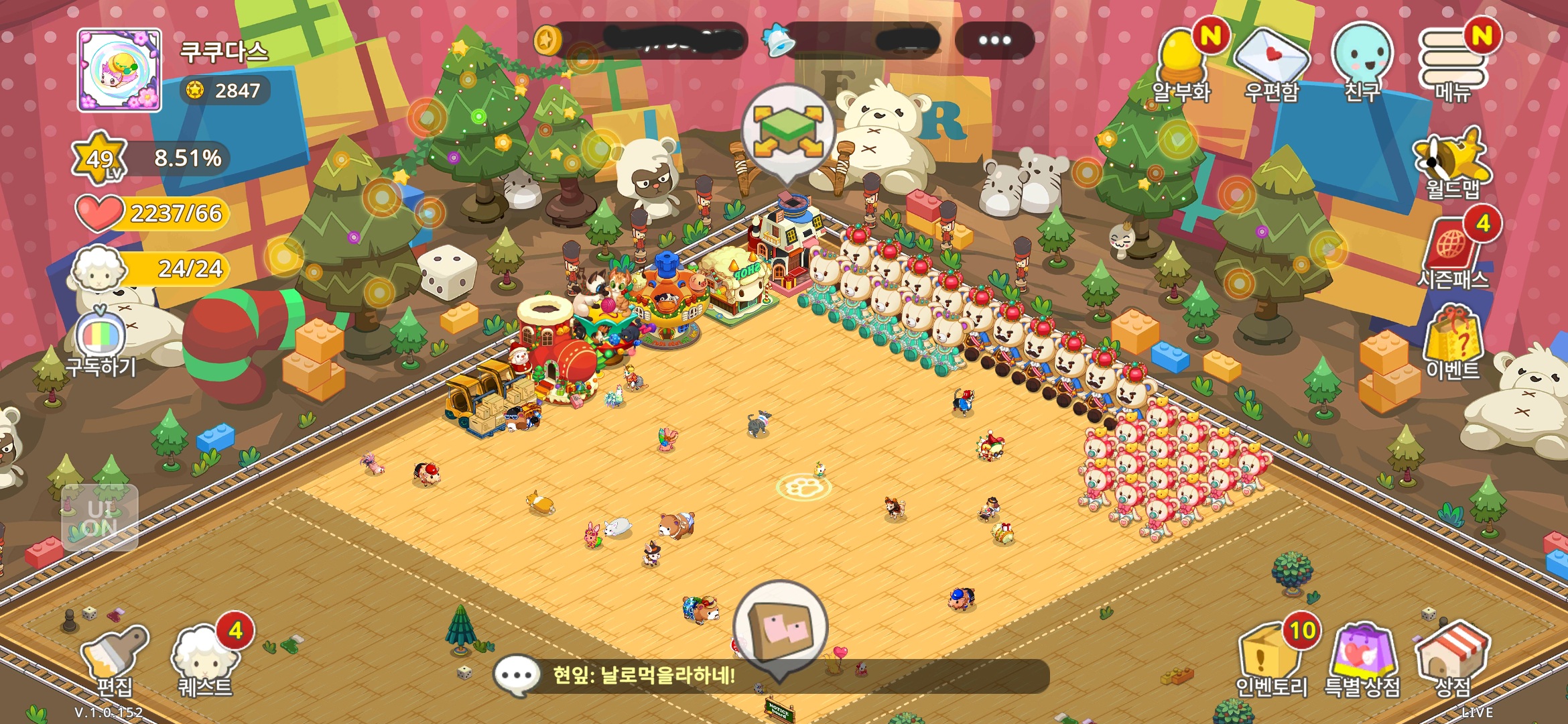Screen dimensions: 1568x724
Task: Open the 상점 shop
Action: pos(1452,660)
